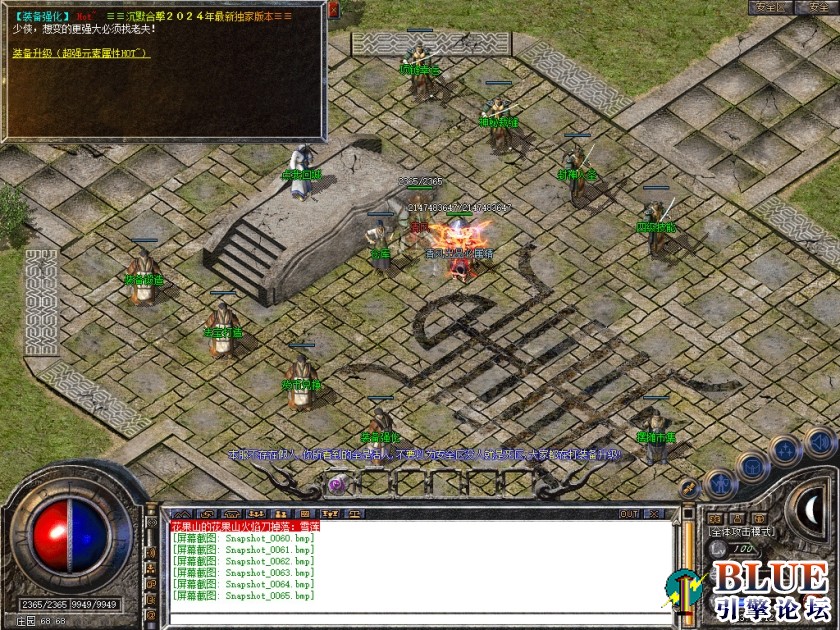The image size is (840, 630).
Task: Click the purple orb on bottom frame
Action: pyautogui.click(x=337, y=484)
